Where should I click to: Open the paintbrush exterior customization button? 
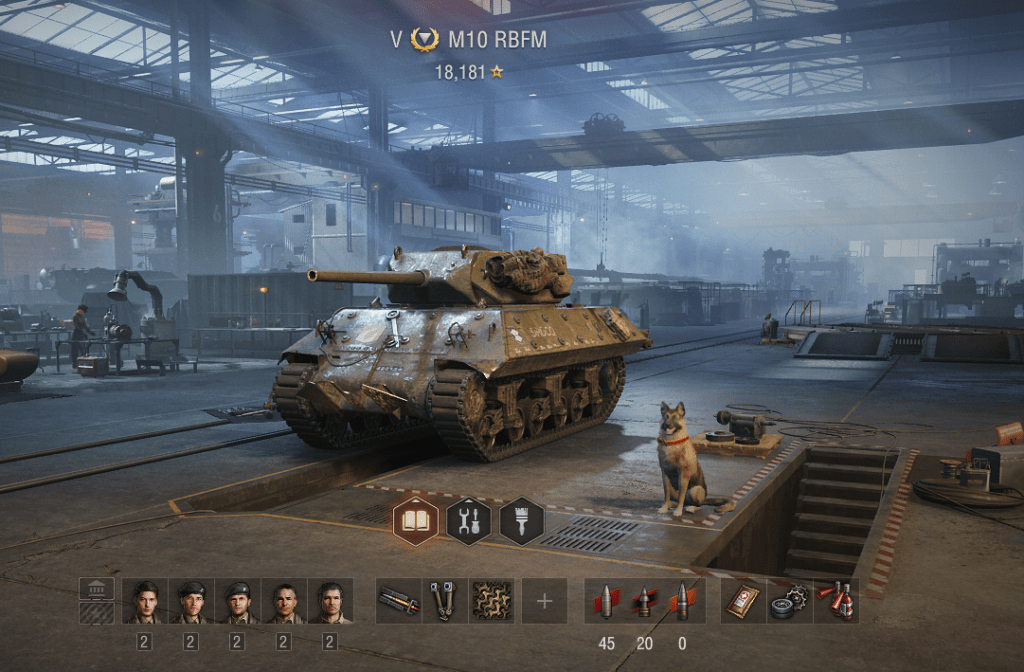pyautogui.click(x=521, y=521)
